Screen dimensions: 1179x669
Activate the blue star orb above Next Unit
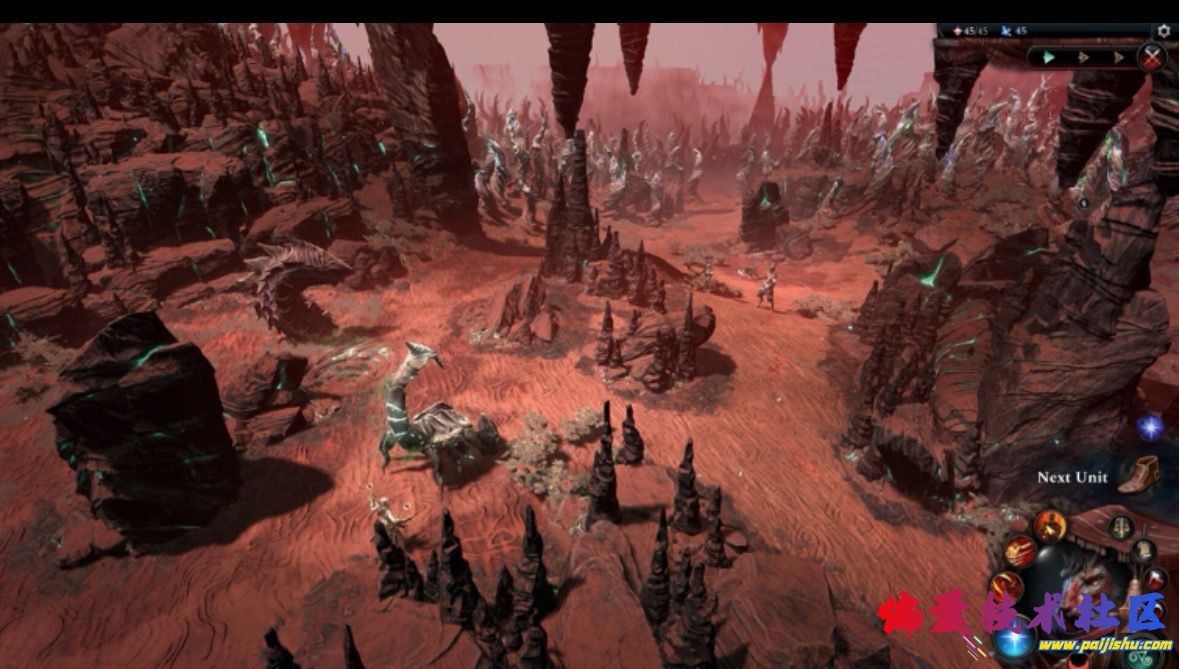[x=1150, y=427]
